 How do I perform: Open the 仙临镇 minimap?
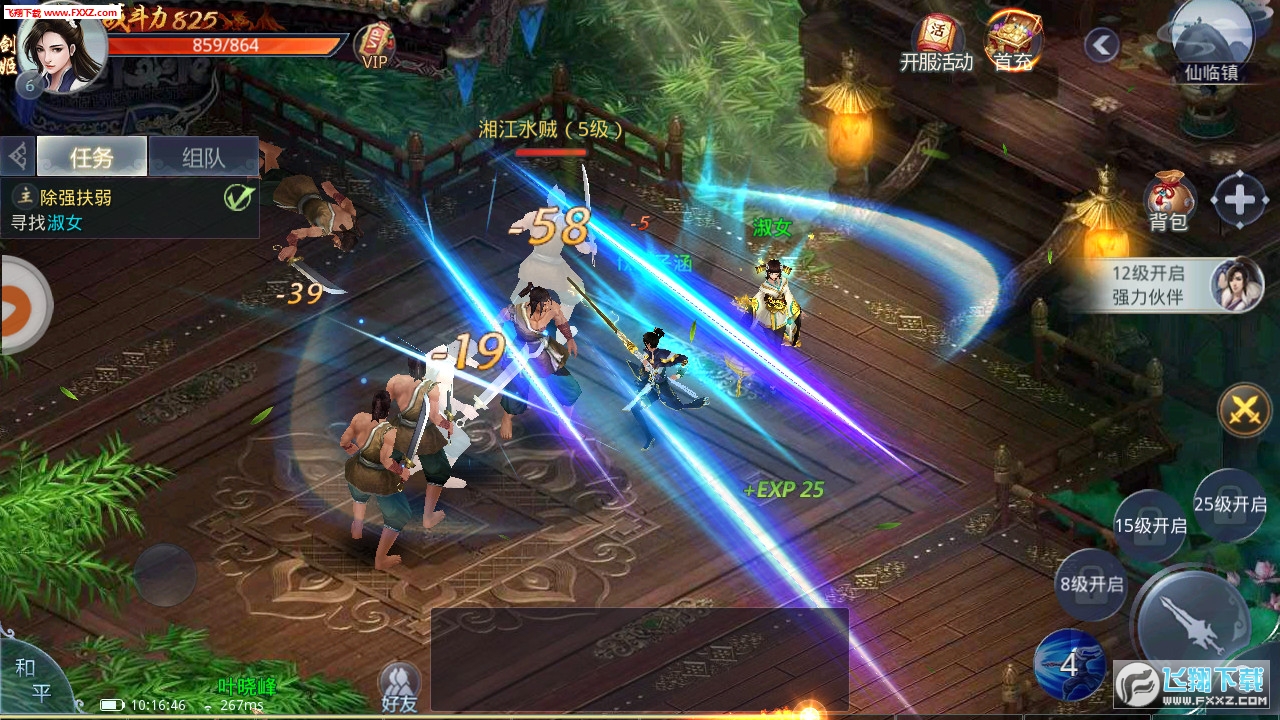(1212, 40)
